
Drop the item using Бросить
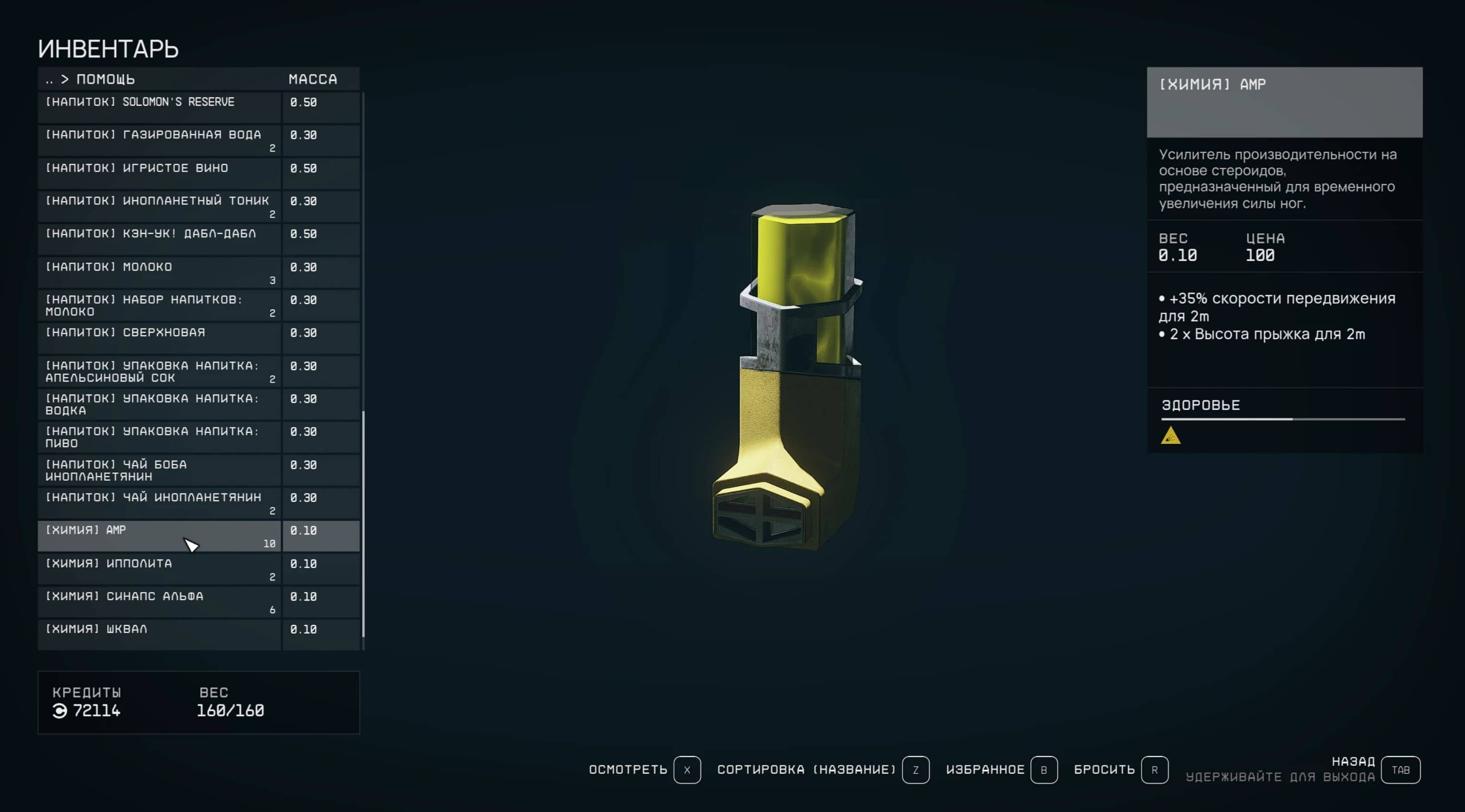(1154, 770)
